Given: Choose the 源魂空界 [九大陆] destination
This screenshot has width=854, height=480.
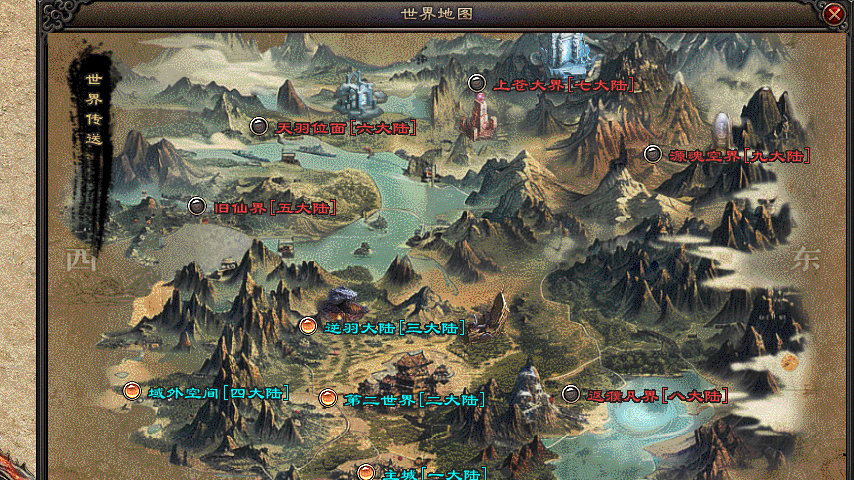Looking at the screenshot, I should click(x=653, y=154).
